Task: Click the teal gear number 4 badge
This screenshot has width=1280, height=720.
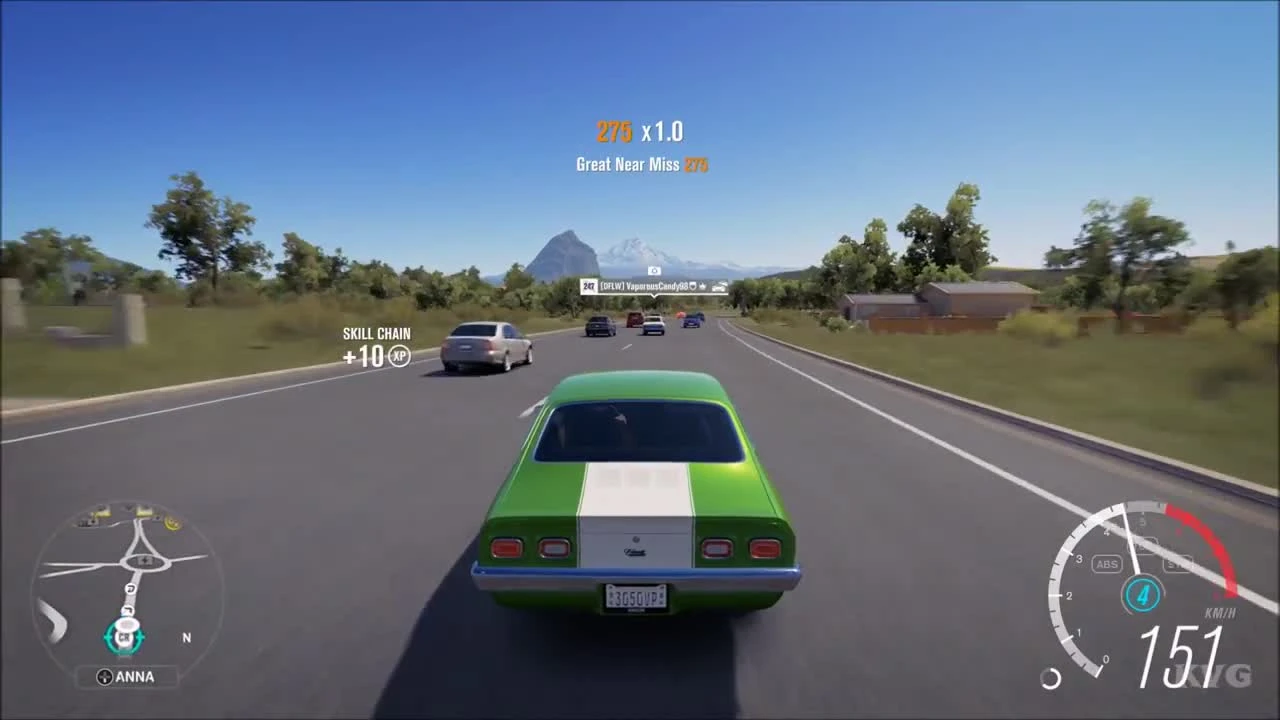Action: [1142, 593]
